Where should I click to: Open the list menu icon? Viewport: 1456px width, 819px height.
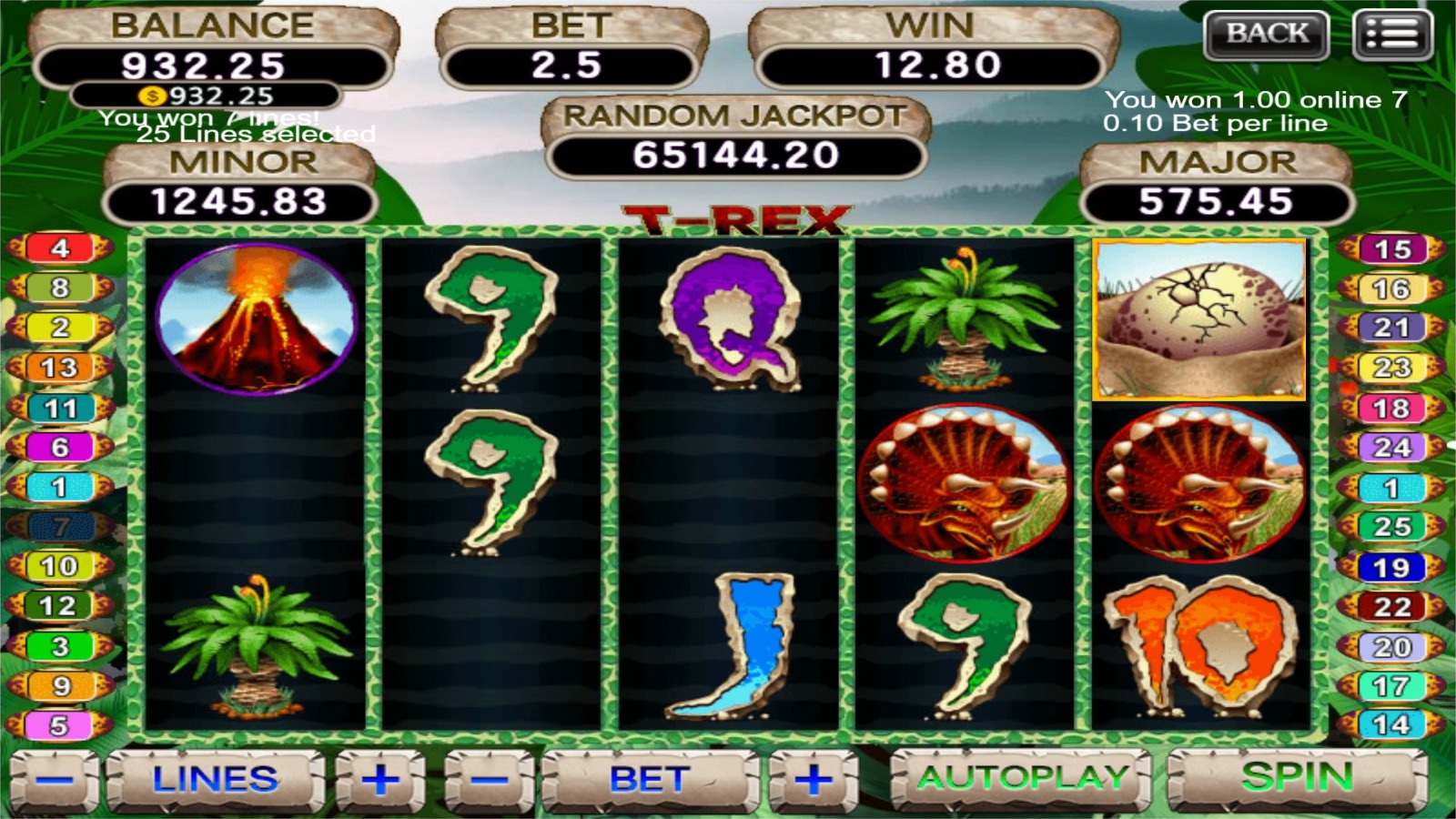(x=1392, y=35)
